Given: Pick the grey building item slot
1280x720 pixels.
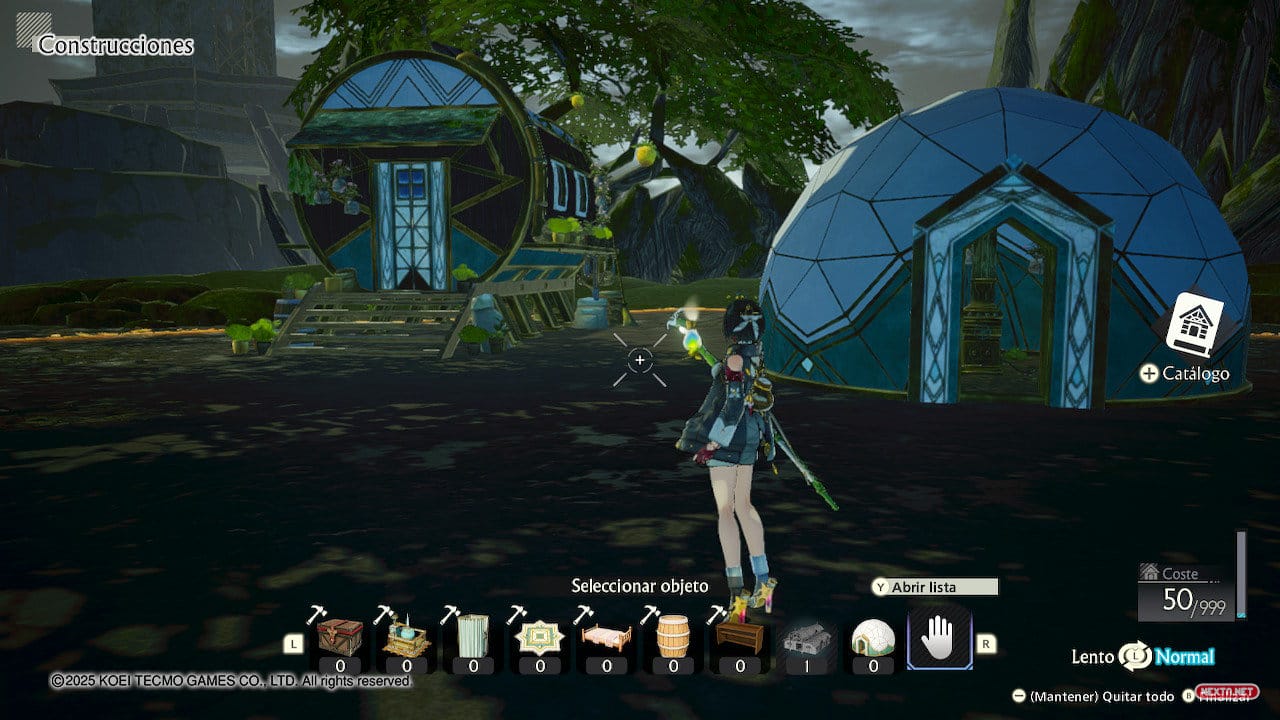Looking at the screenshot, I should pos(806,637).
